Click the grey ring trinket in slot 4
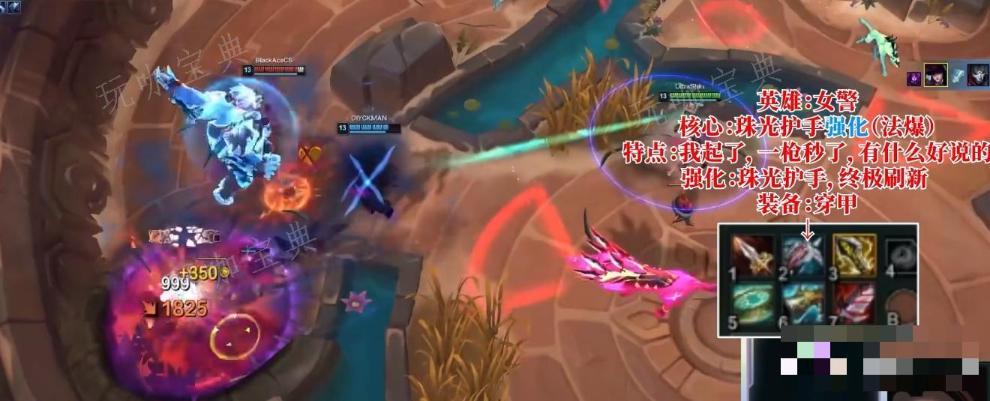 (x=903, y=253)
